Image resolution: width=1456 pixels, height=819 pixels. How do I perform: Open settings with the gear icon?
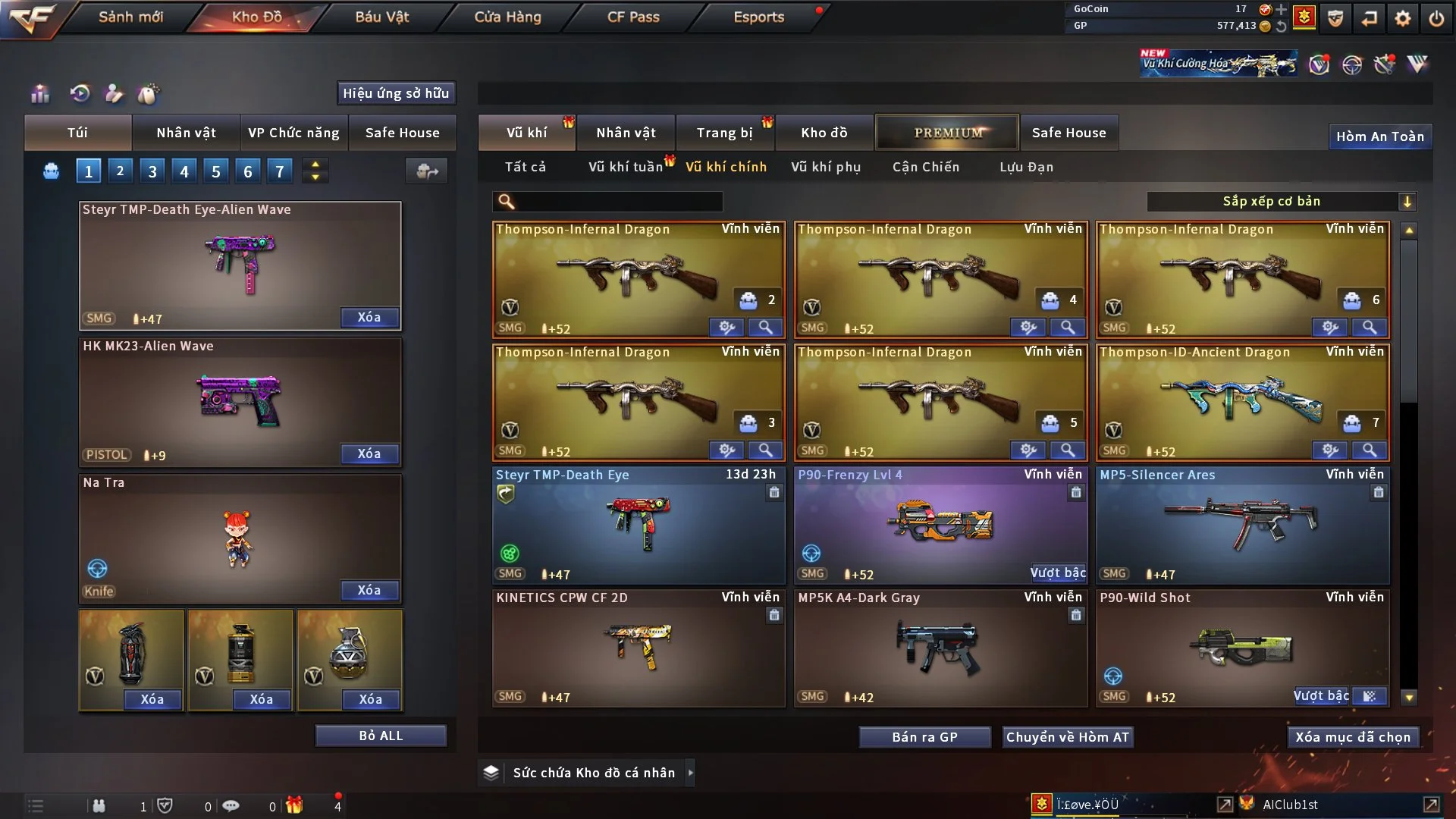pos(1402,18)
